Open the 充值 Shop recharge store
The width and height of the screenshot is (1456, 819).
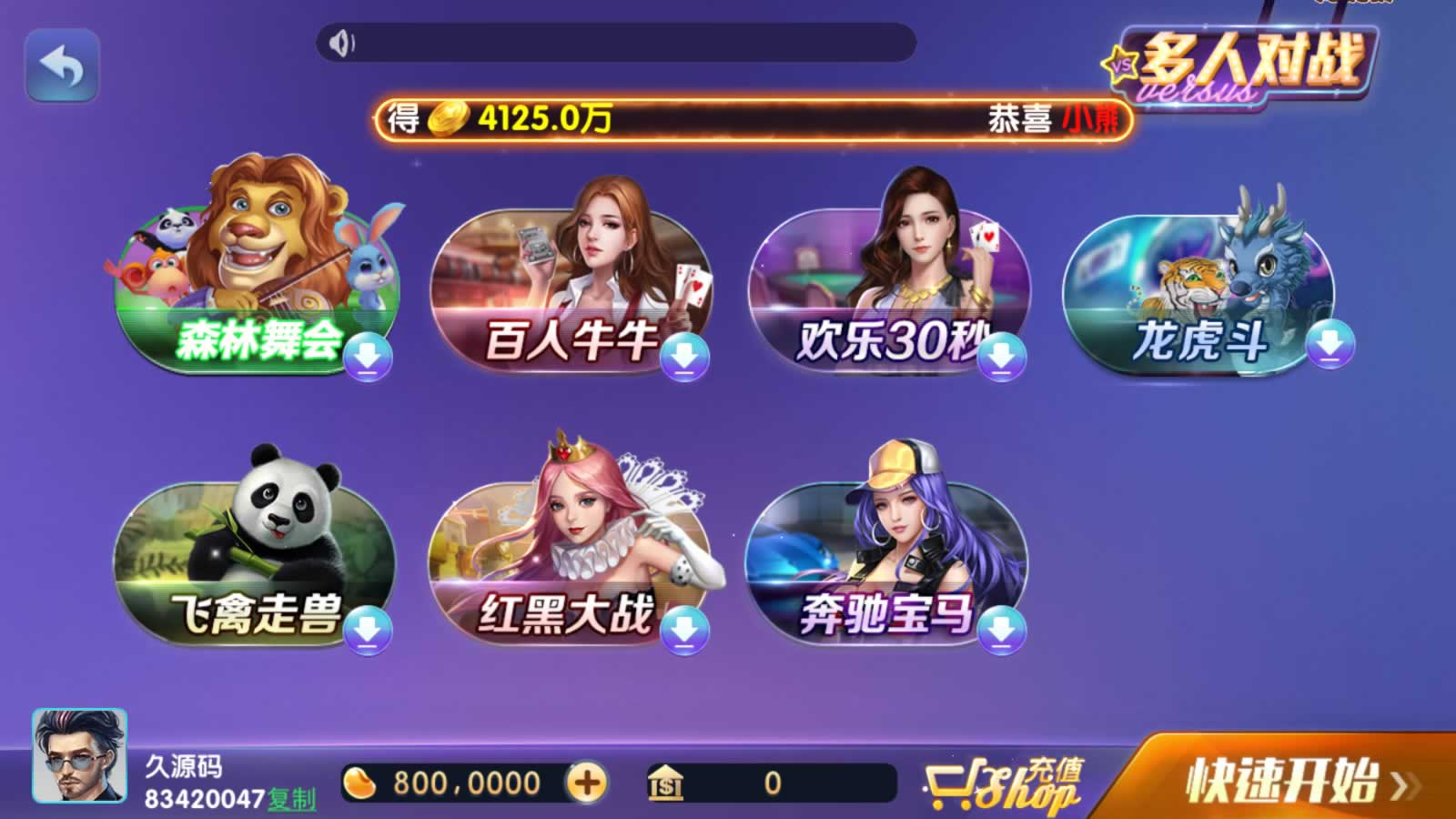(x=1006, y=784)
